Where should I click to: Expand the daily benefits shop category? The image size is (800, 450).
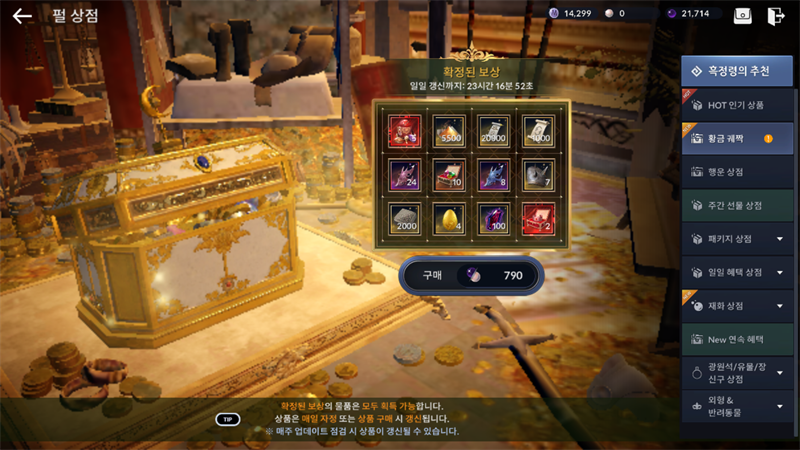(x=737, y=272)
